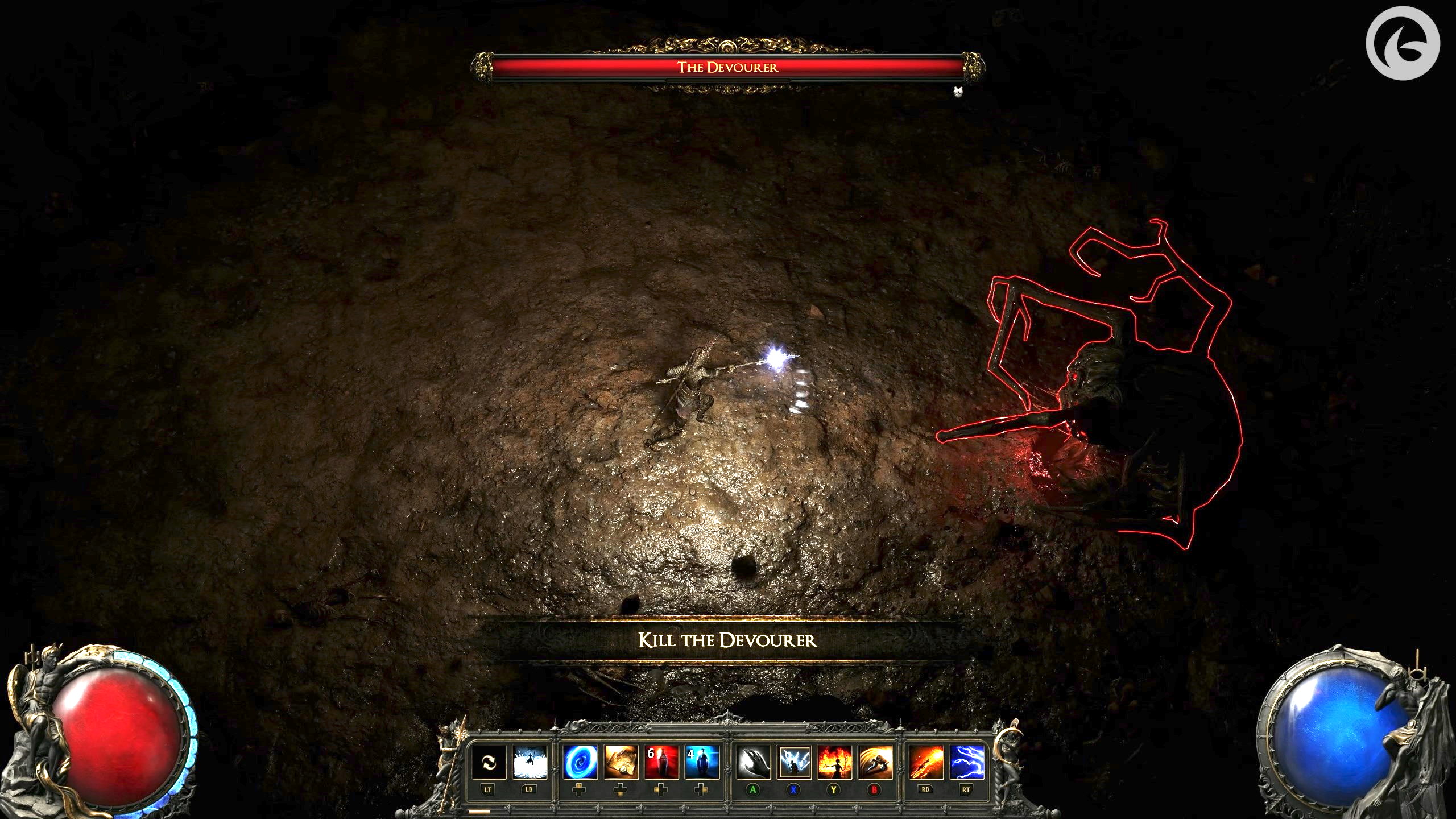Trigger the dodge roll skill
Viewport: 1456px width, 819px height.
click(x=875, y=762)
